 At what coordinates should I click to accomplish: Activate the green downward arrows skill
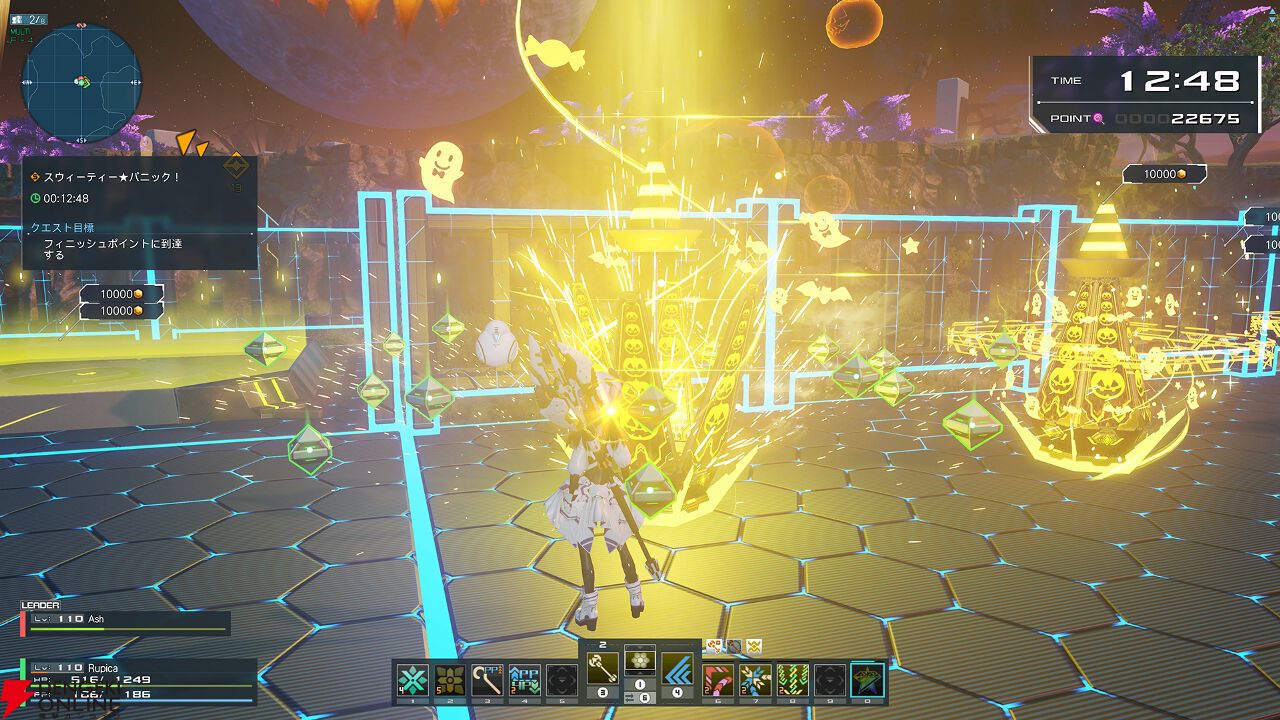click(x=792, y=680)
